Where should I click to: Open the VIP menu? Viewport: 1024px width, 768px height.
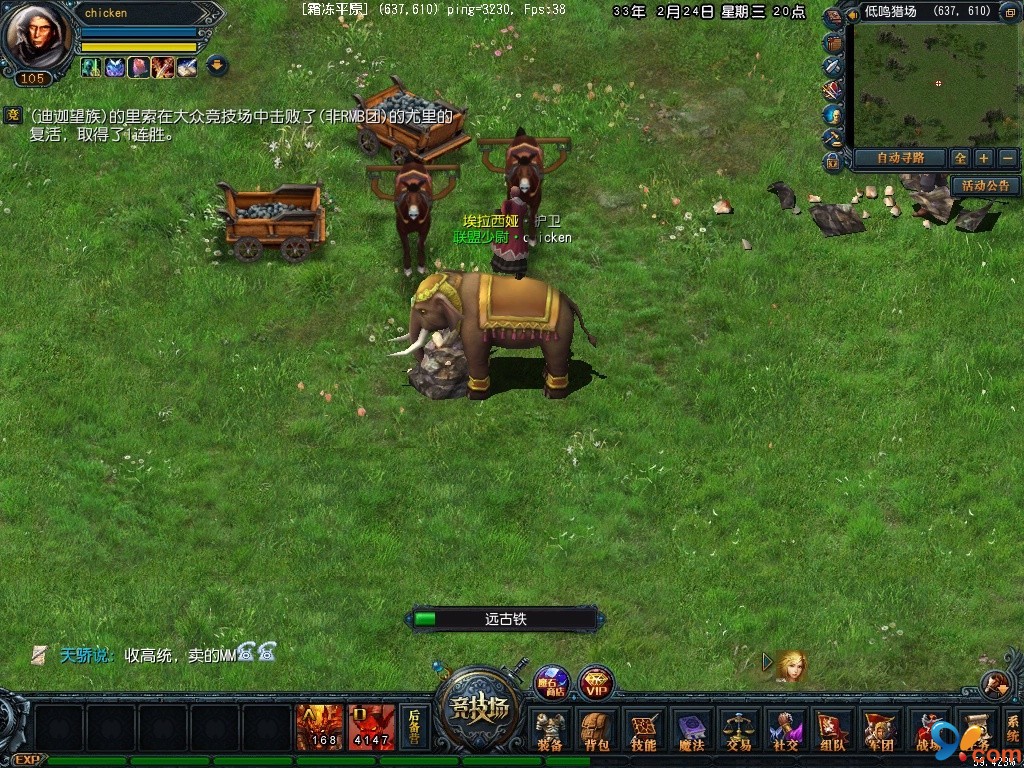596,683
